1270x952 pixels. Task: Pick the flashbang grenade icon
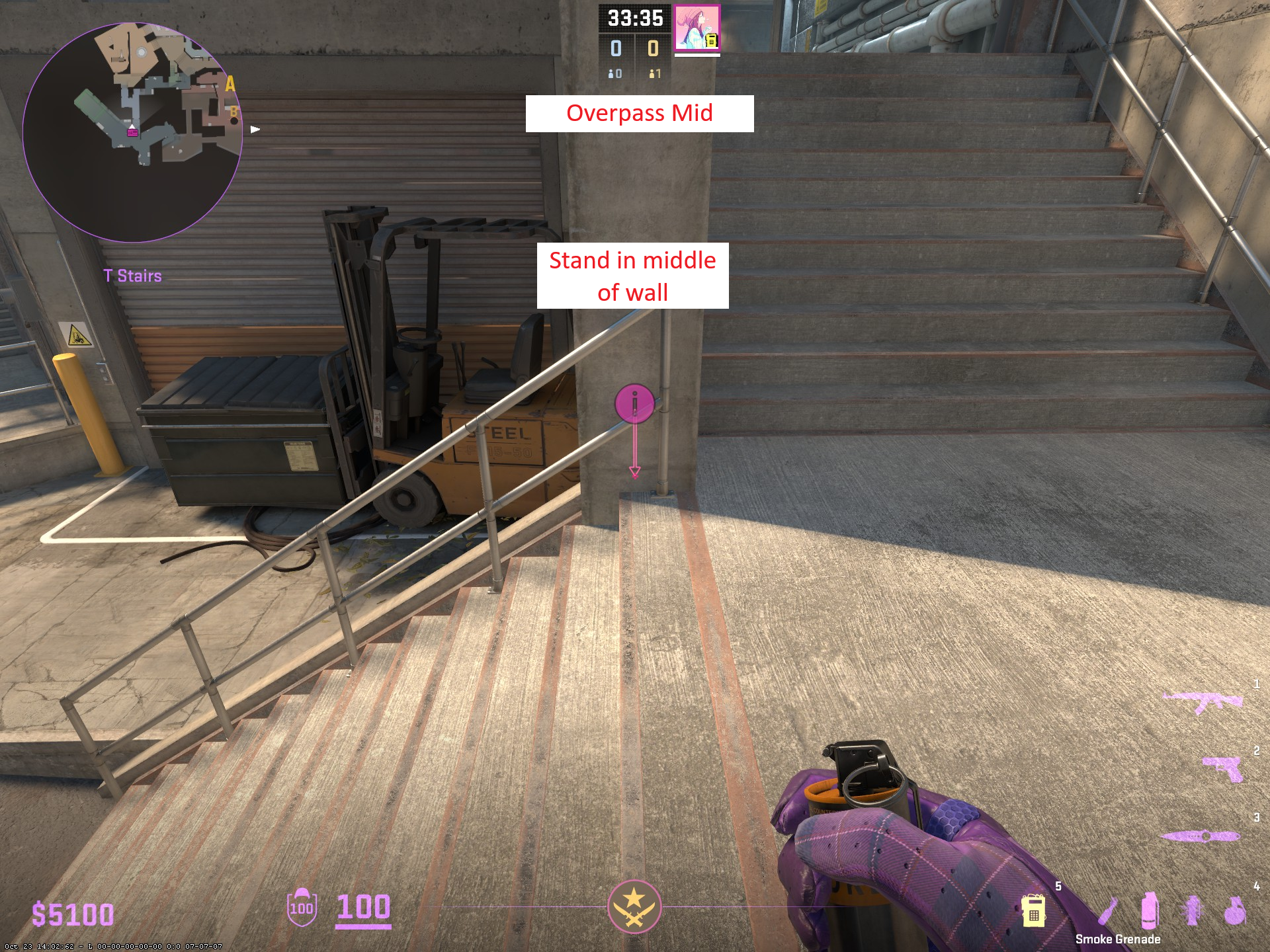1193,910
